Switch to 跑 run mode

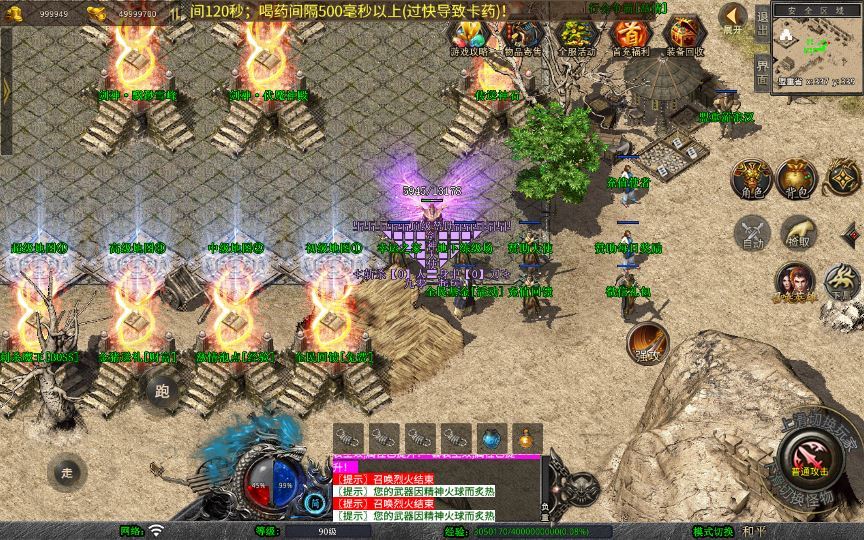(x=162, y=392)
